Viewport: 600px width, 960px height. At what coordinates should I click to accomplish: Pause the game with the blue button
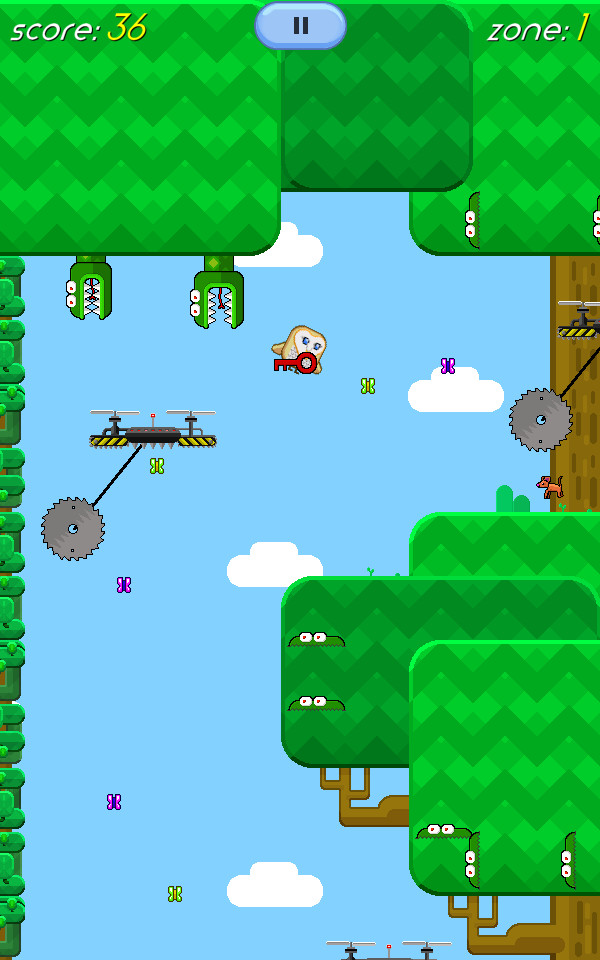300,26
